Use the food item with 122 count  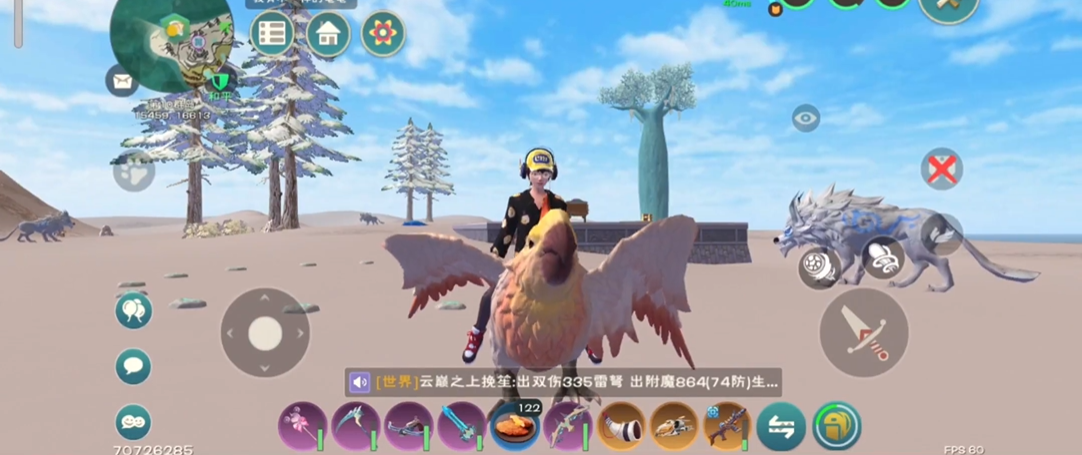(x=515, y=426)
